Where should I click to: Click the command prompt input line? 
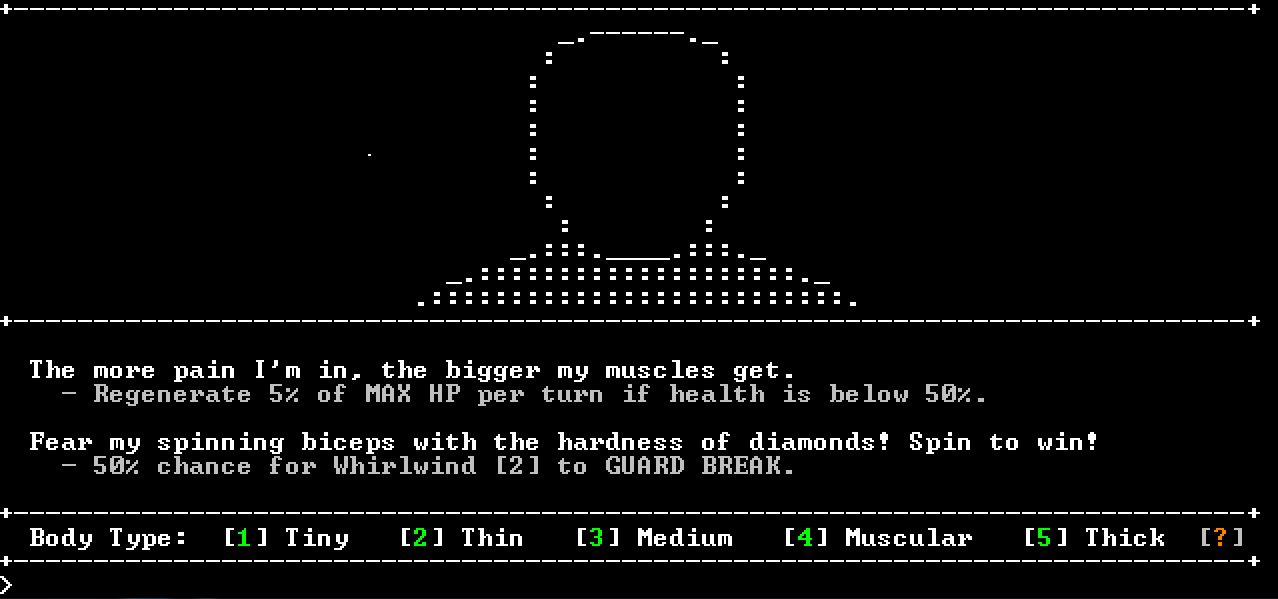(x=640, y=584)
